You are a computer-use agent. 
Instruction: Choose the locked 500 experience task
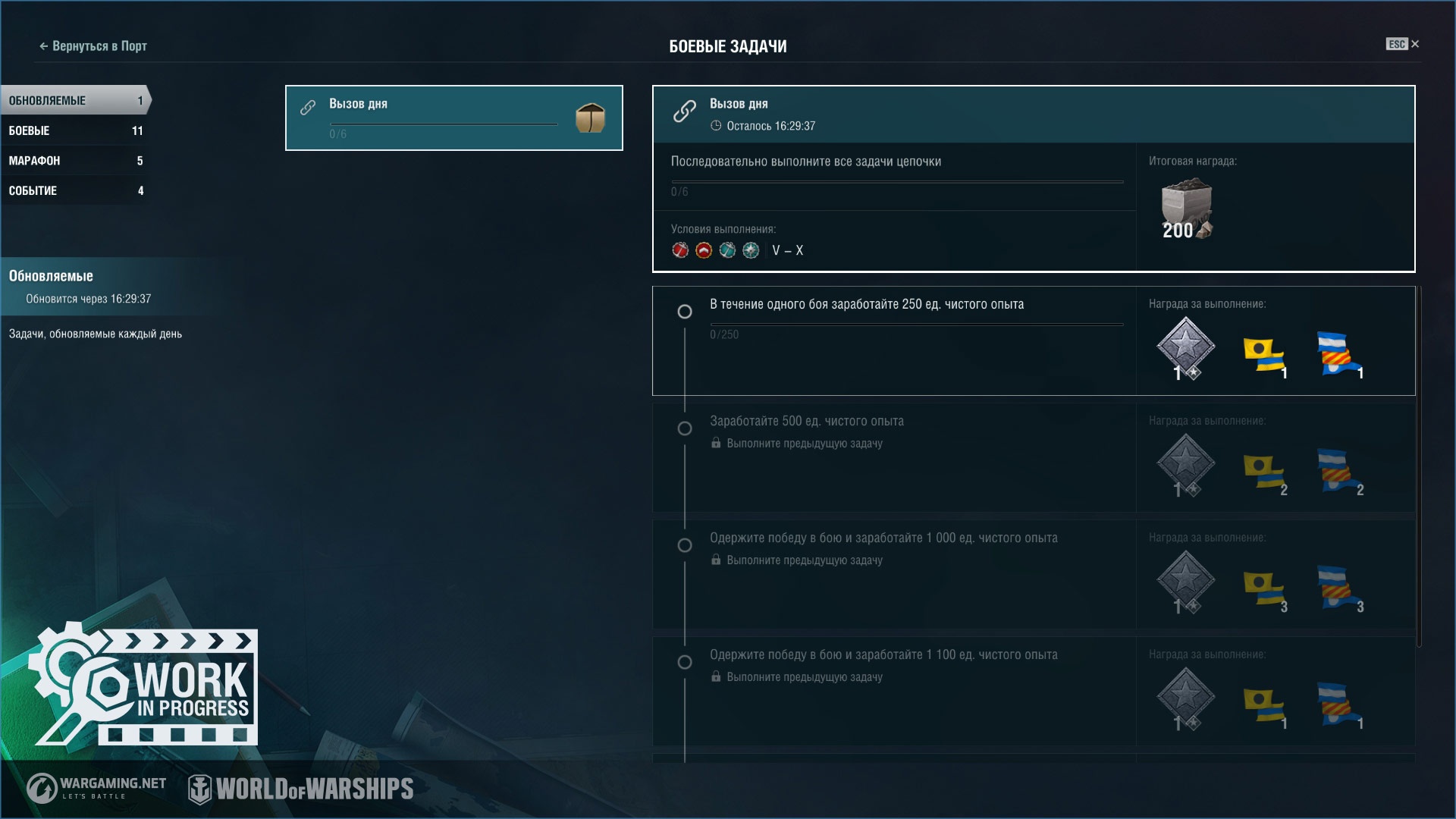coord(893,457)
